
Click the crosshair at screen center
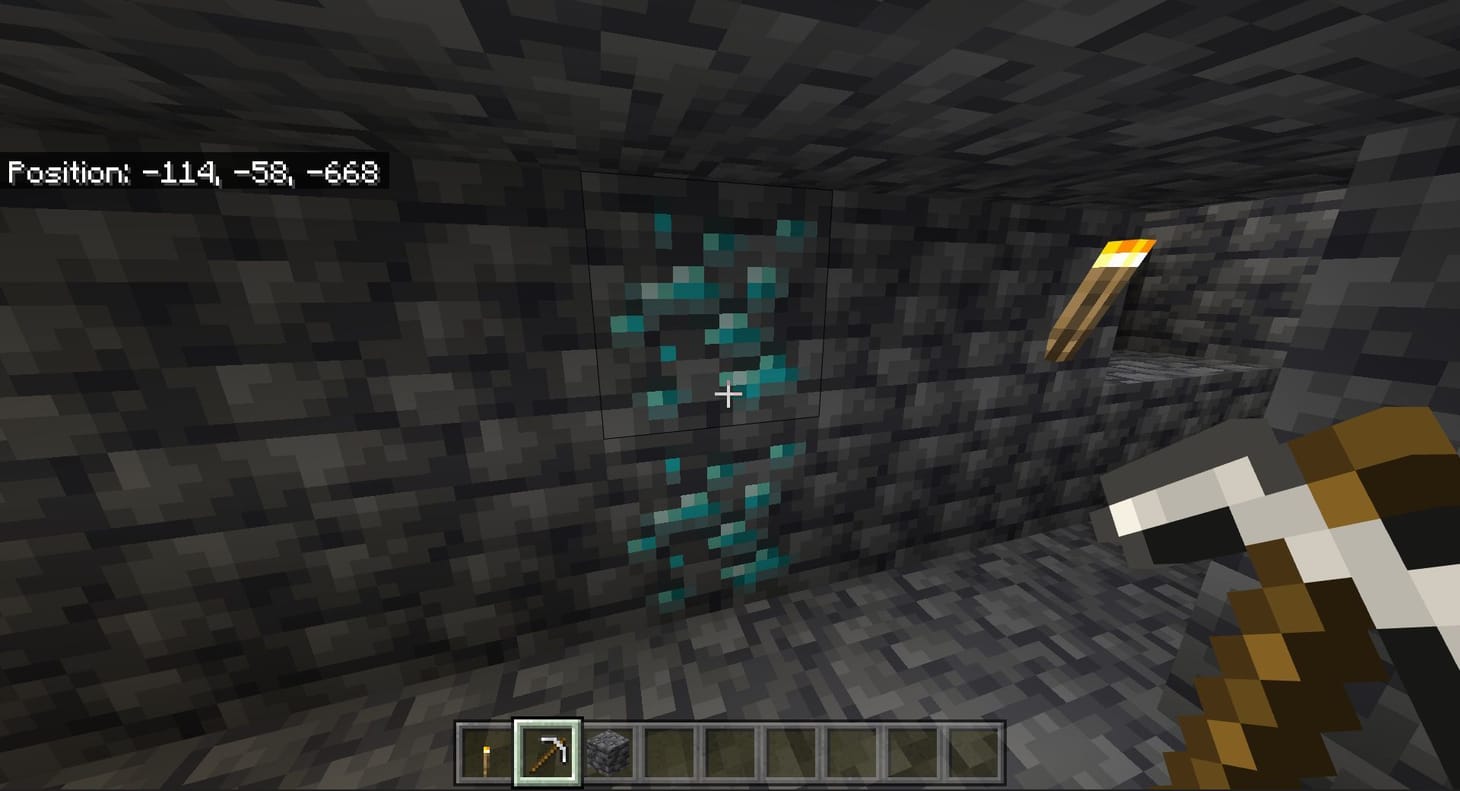pyautogui.click(x=727, y=394)
